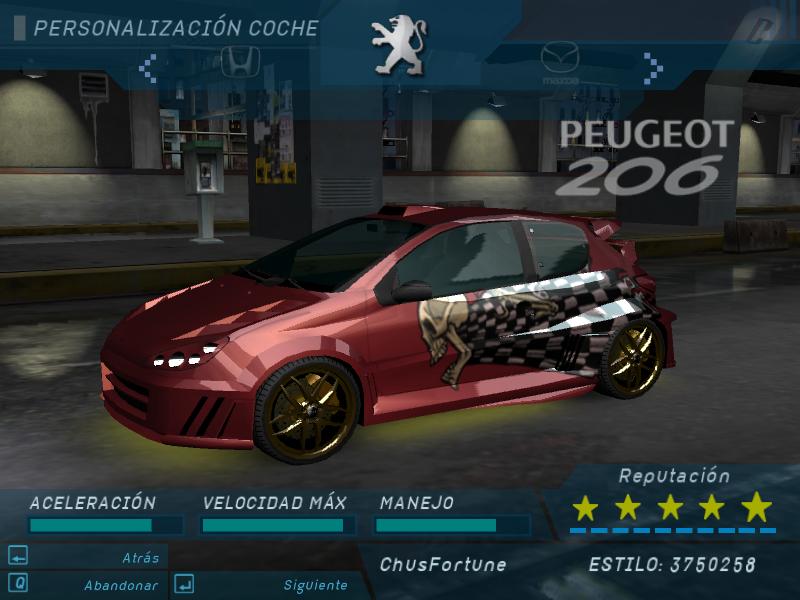800x600 pixels.
Task: Click the right arrow to next car brand
Action: pyautogui.click(x=653, y=68)
